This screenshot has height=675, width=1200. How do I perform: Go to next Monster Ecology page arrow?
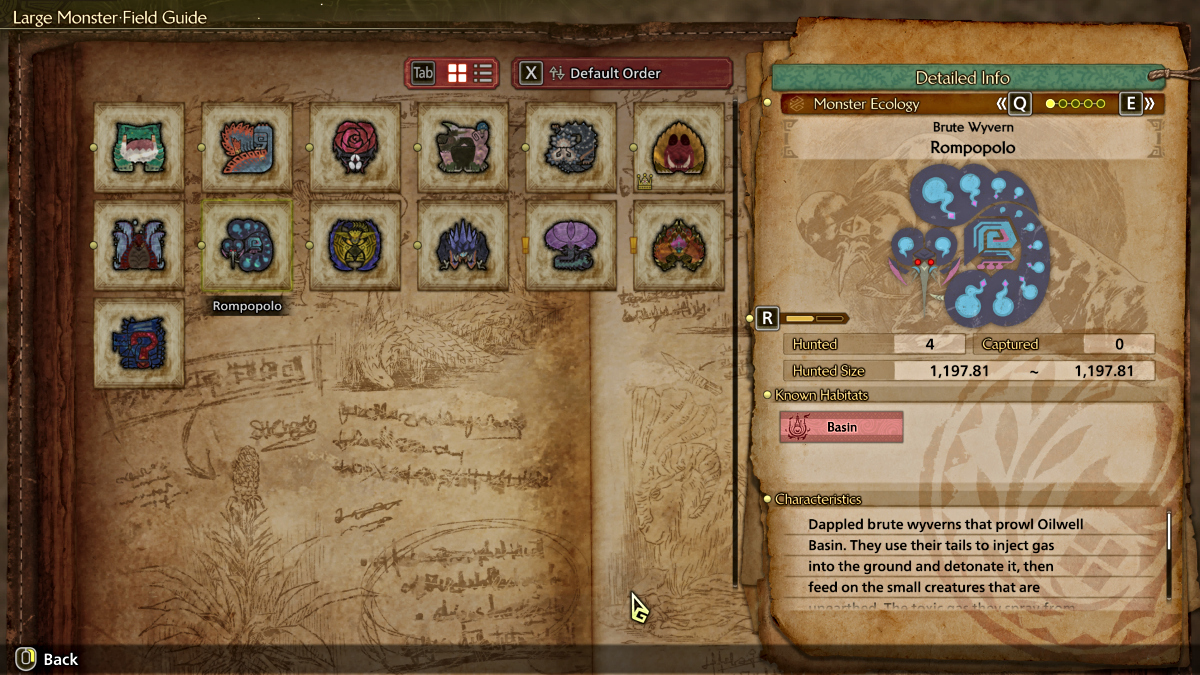1149,103
